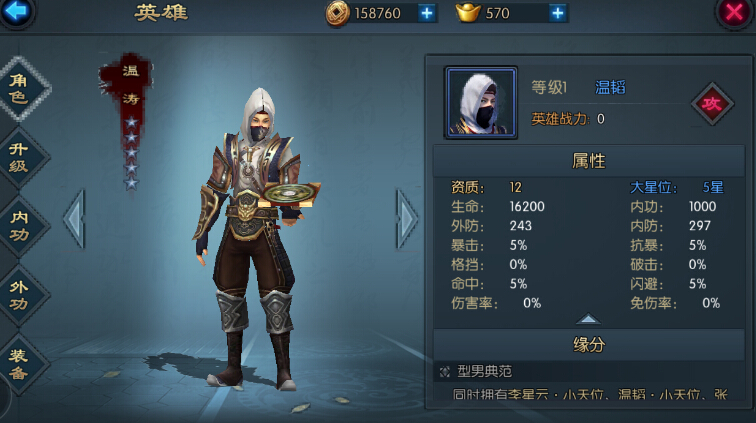Open the 装备 tab
The width and height of the screenshot is (756, 423).
point(20,363)
